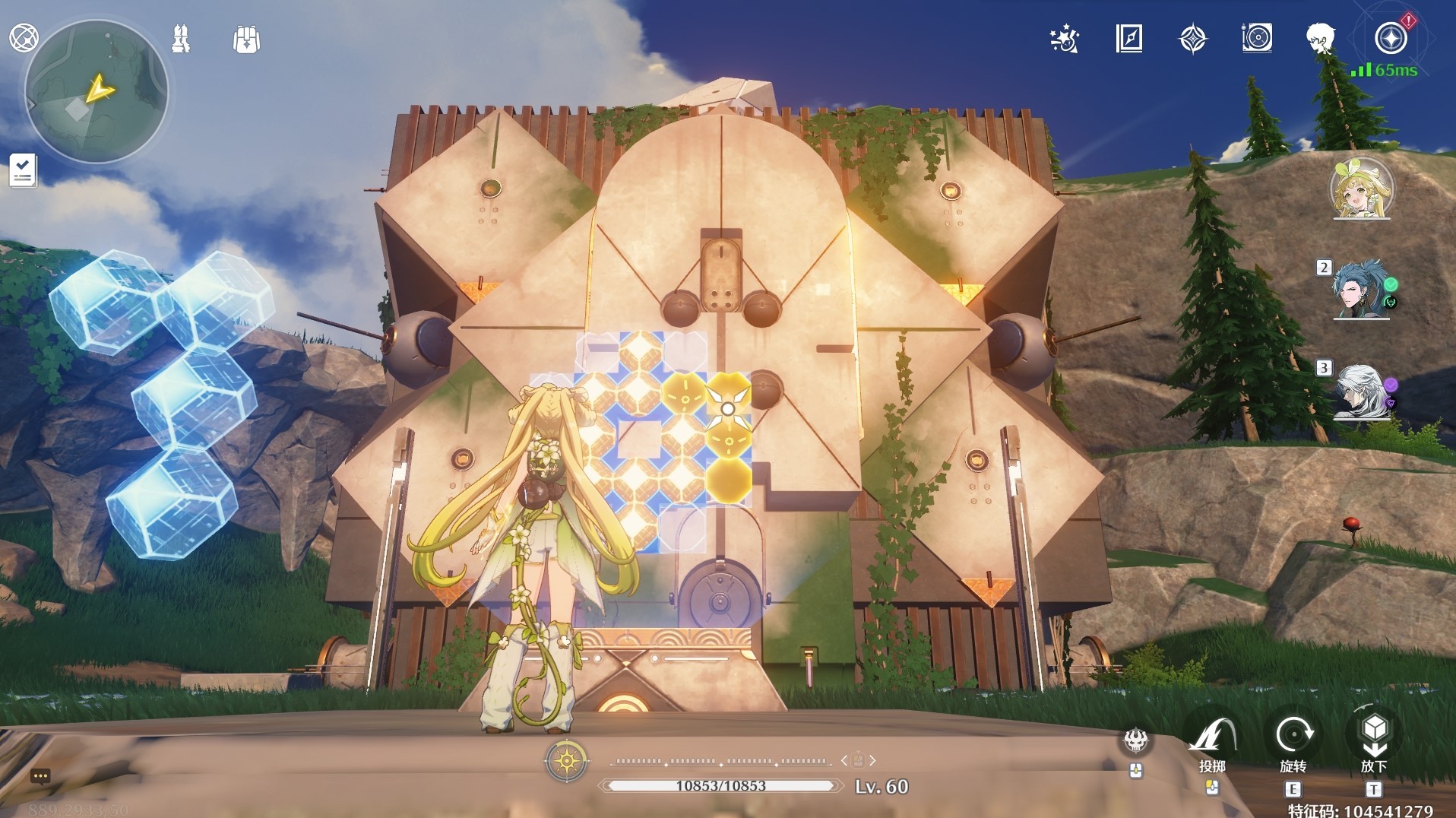The height and width of the screenshot is (818, 1456).
Task: Activate the skull echo skill icon
Action: [1136, 740]
